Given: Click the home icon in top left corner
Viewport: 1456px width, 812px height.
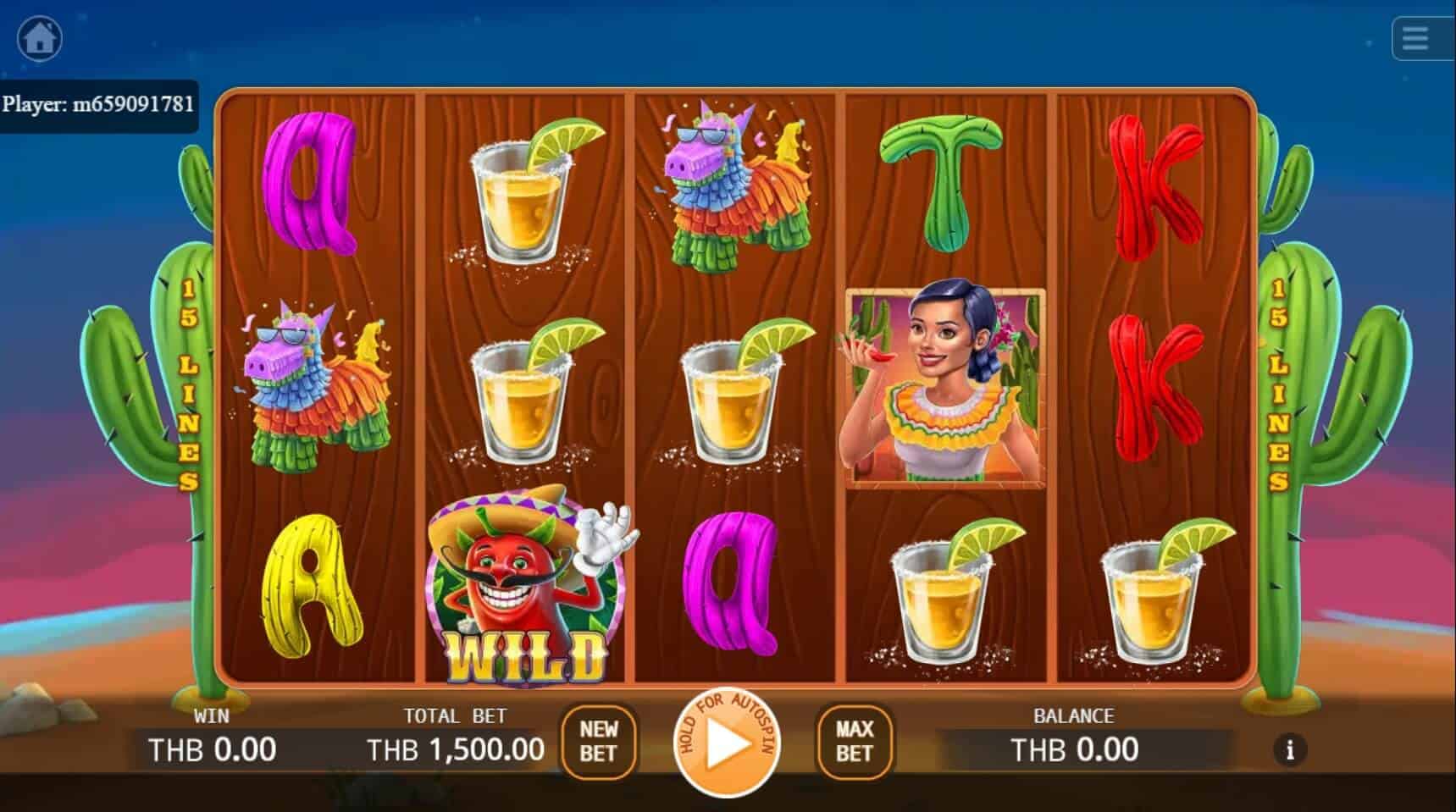Looking at the screenshot, I should click(39, 37).
